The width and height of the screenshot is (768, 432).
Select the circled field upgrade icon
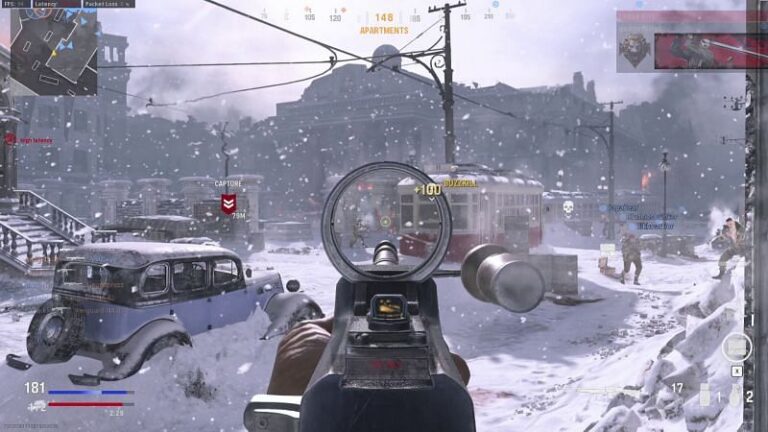point(737,347)
